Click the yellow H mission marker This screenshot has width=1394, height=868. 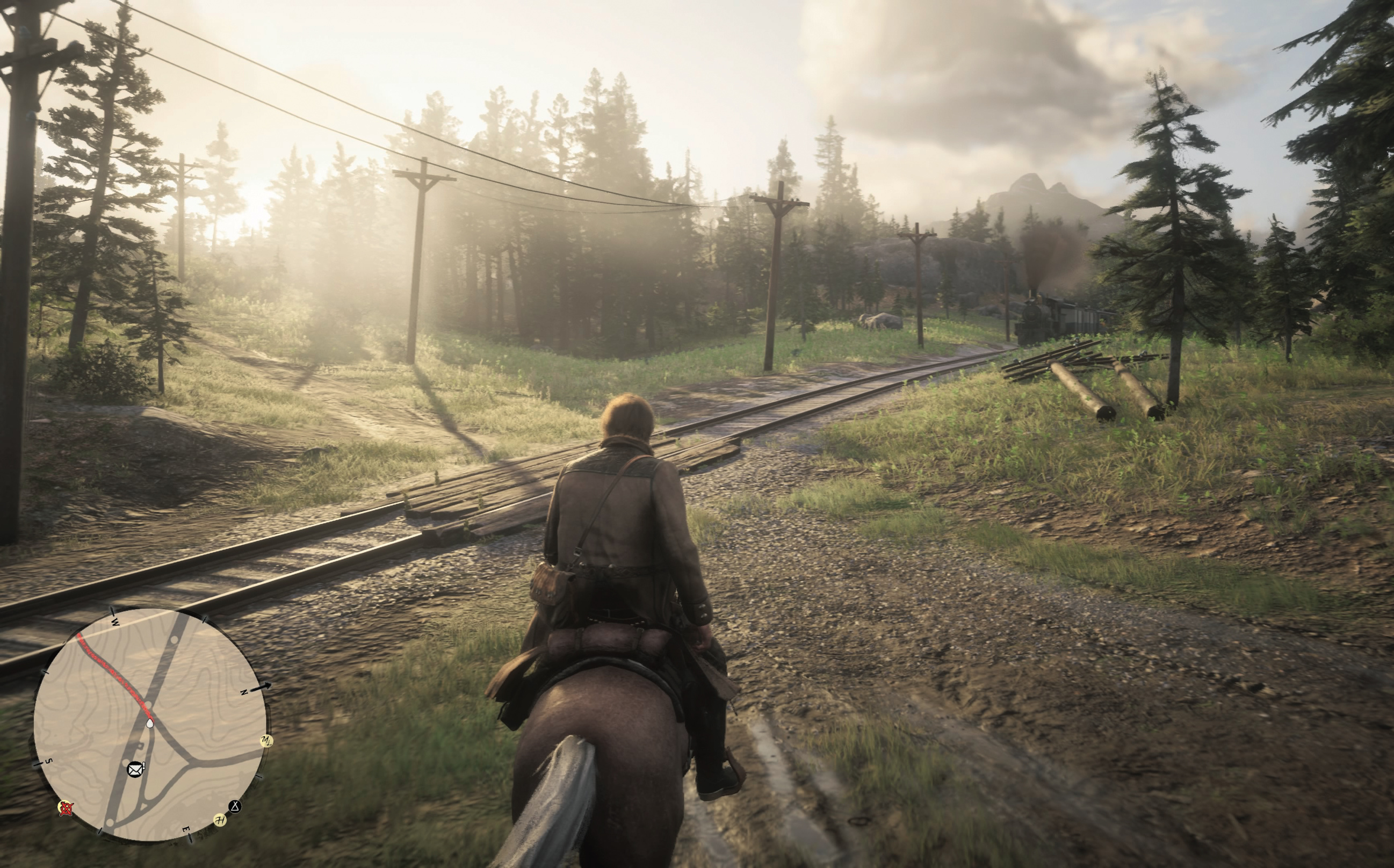tap(219, 819)
